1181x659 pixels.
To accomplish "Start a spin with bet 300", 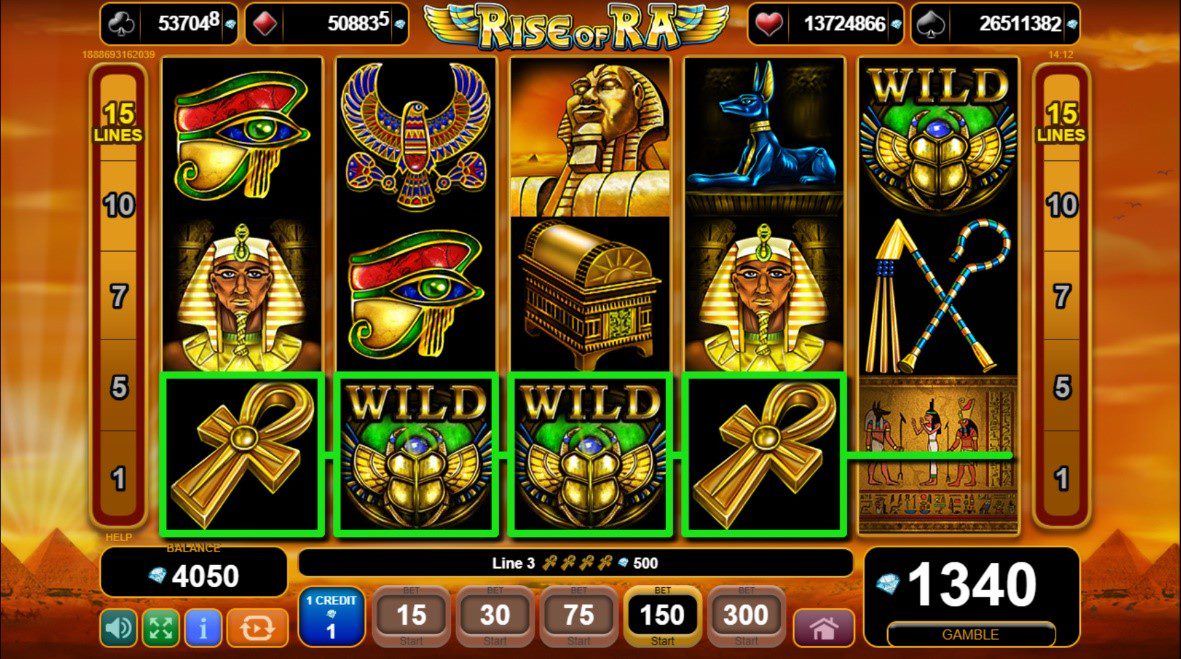I will tap(746, 617).
